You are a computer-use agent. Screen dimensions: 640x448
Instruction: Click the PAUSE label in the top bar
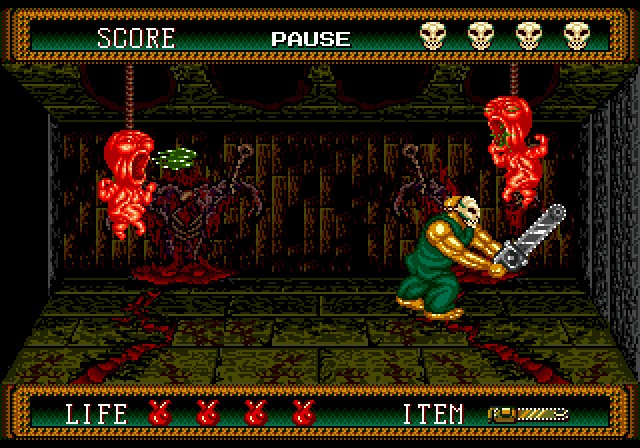(310, 39)
